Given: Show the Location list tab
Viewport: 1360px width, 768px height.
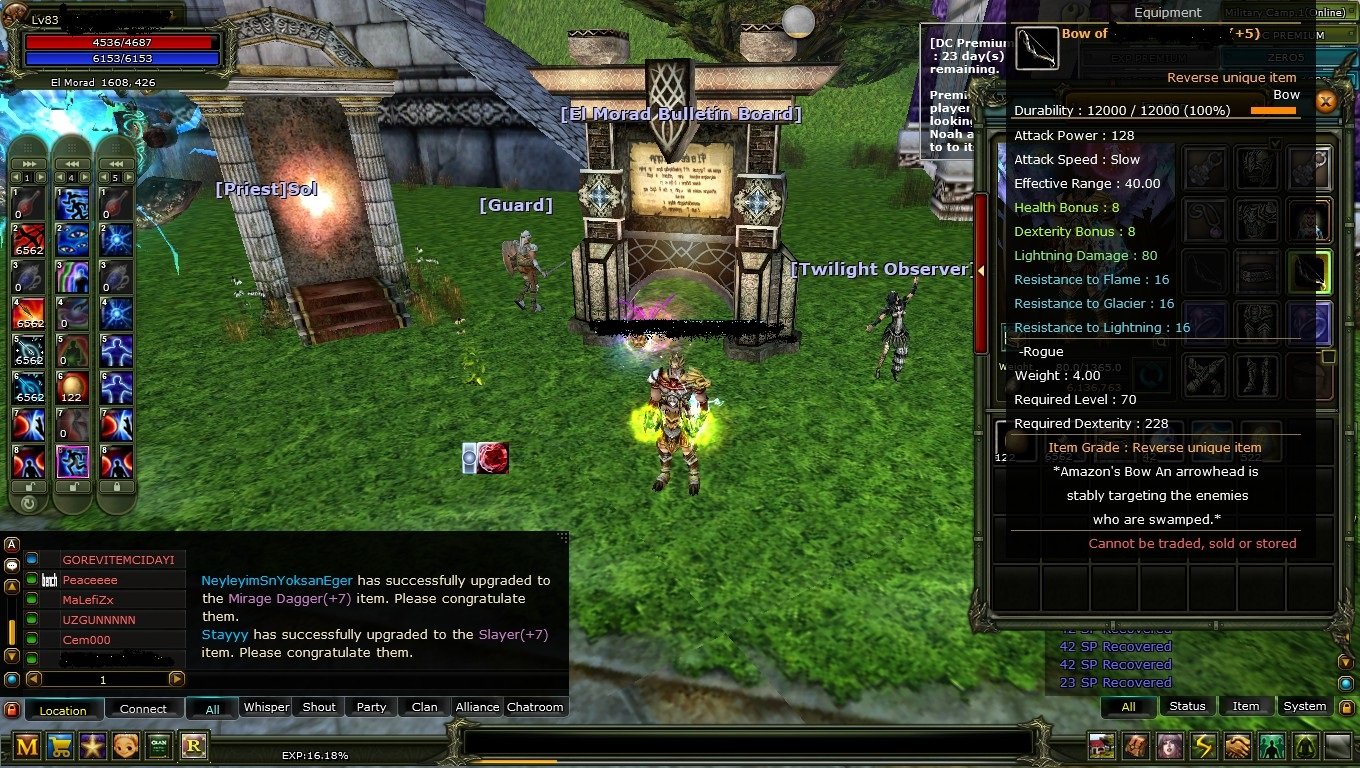Looking at the screenshot, I should coord(63,710).
